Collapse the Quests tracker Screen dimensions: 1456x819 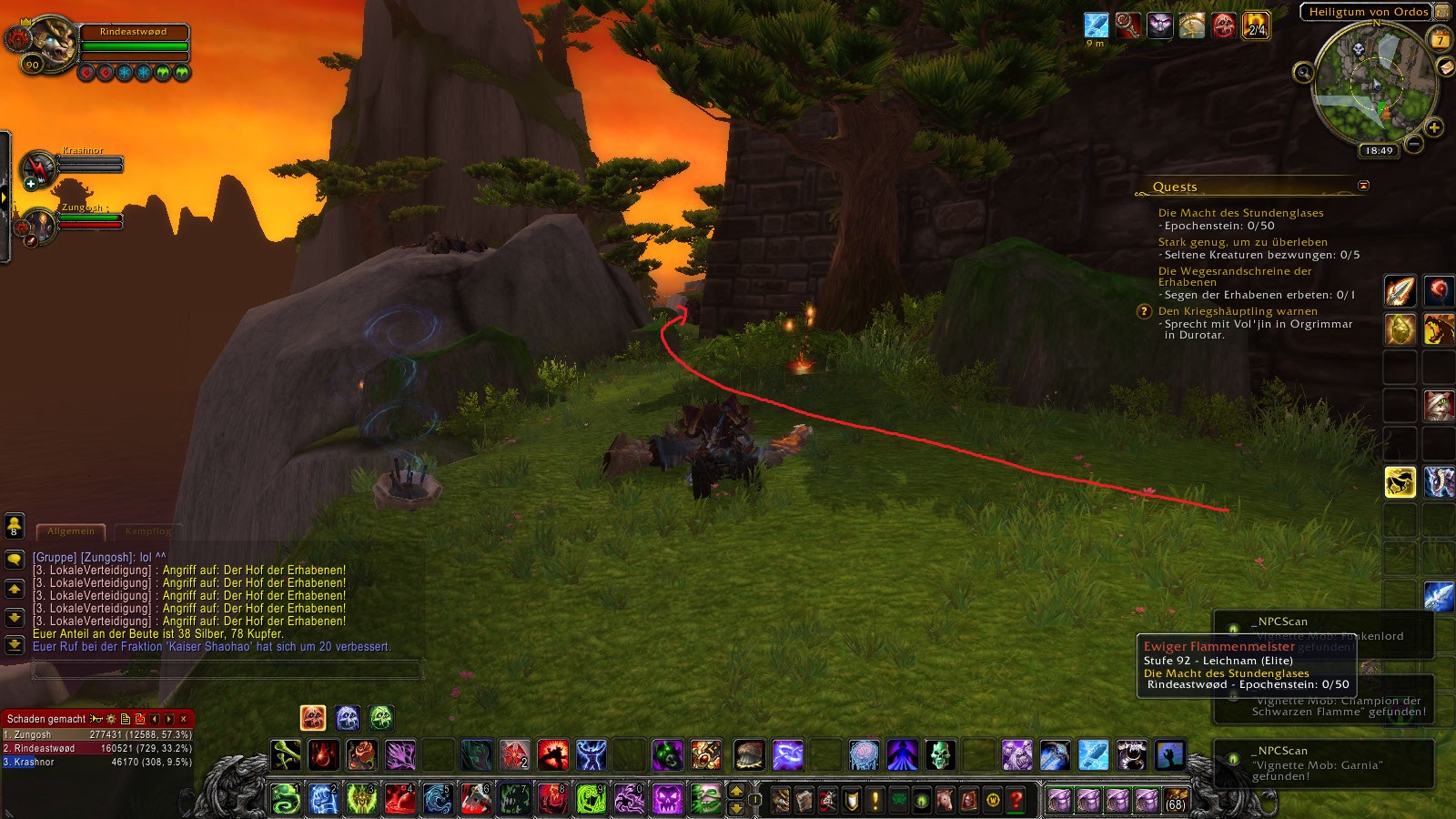tap(1363, 186)
